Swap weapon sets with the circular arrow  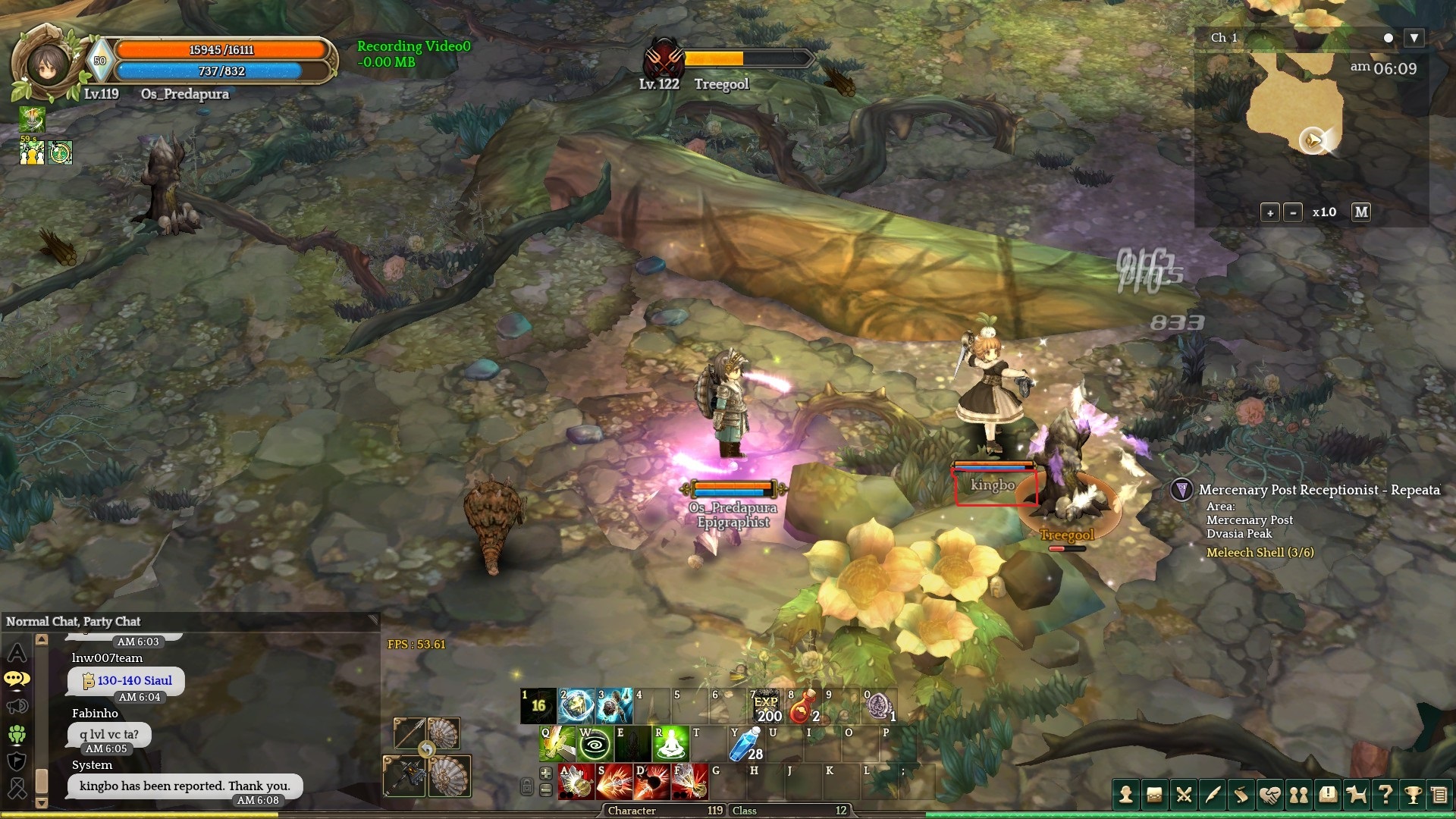point(427,750)
